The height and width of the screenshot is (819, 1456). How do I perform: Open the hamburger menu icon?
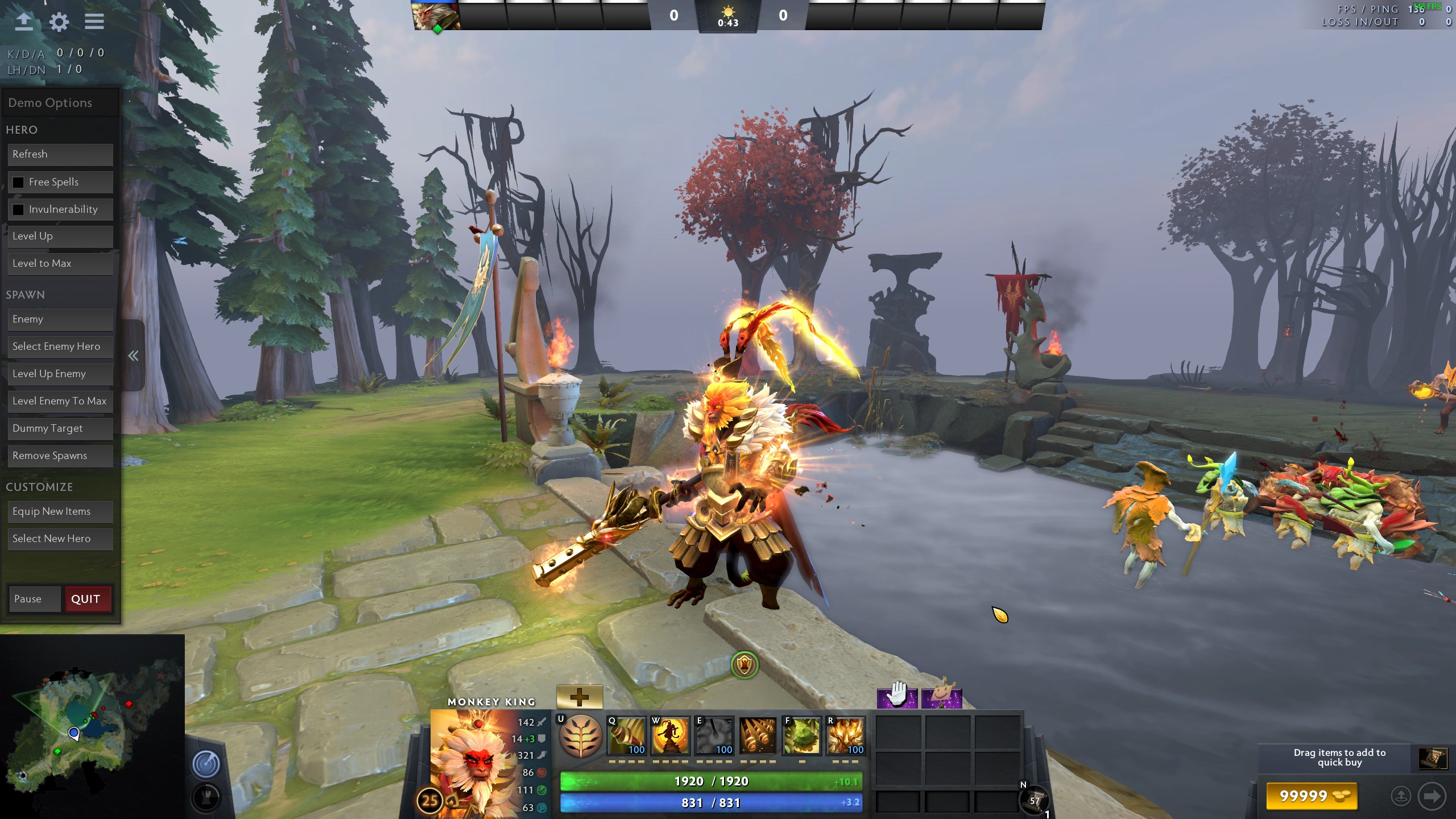click(x=94, y=22)
